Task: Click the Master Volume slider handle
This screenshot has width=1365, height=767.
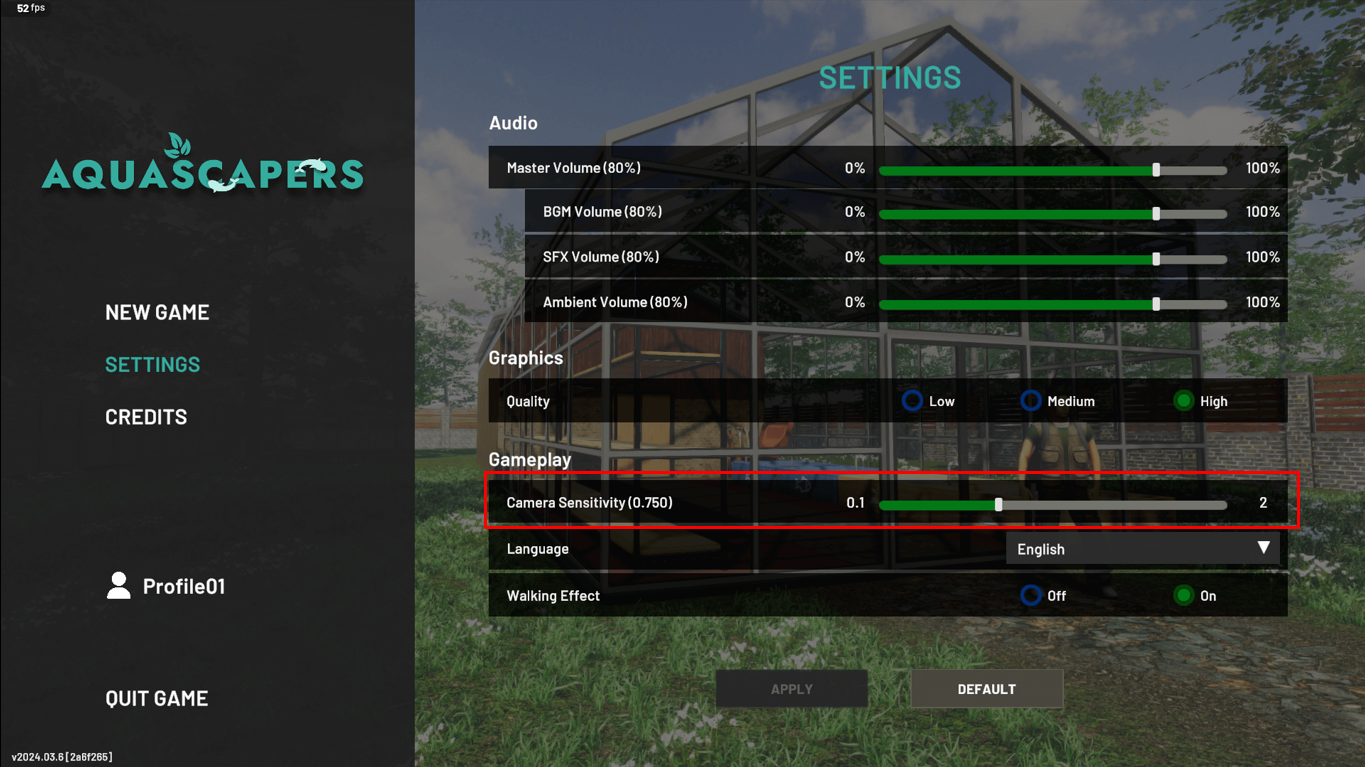Action: pos(1157,170)
